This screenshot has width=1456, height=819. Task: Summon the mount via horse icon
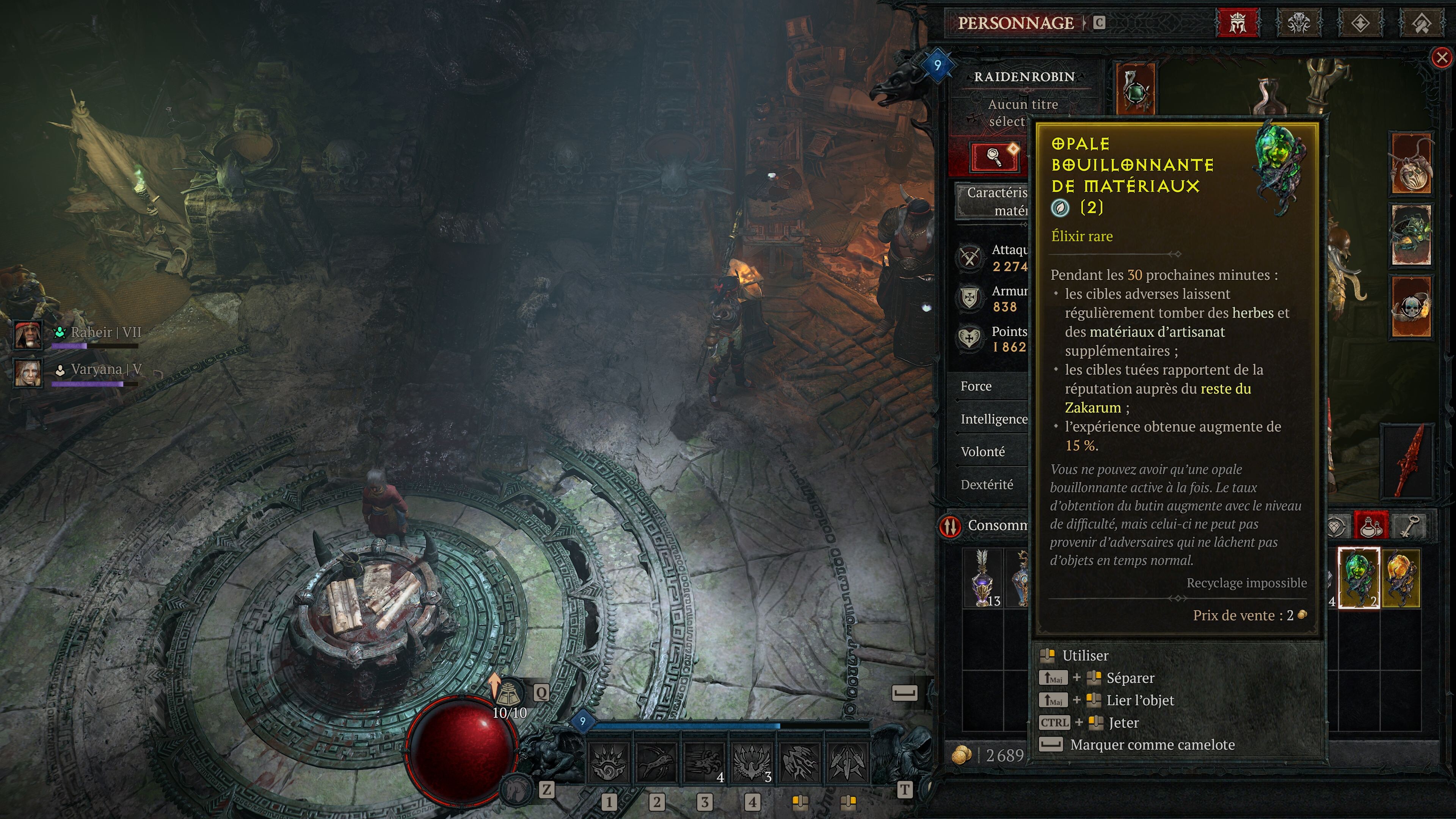click(x=516, y=789)
